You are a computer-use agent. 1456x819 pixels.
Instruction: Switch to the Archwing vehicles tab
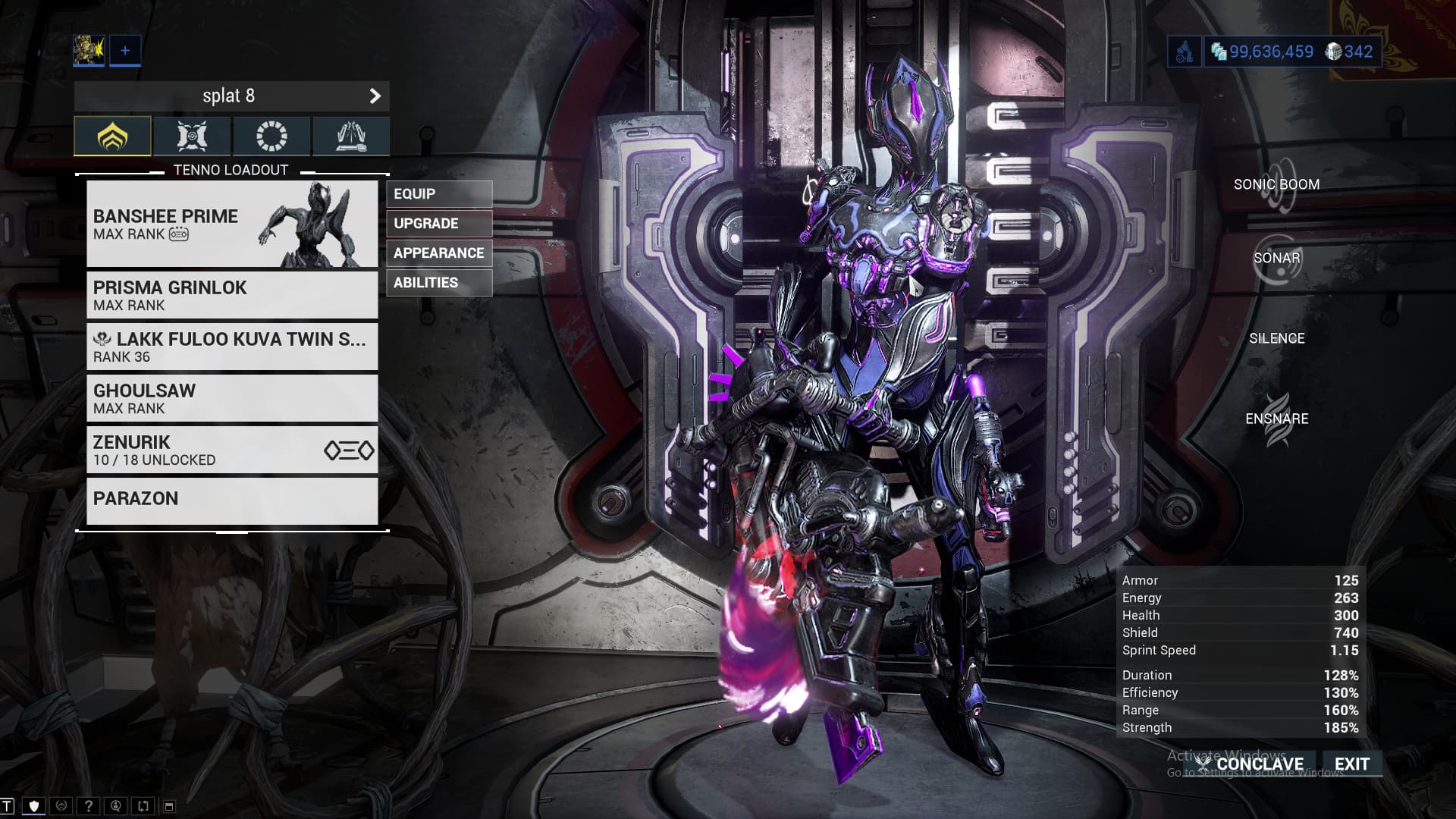[350, 136]
